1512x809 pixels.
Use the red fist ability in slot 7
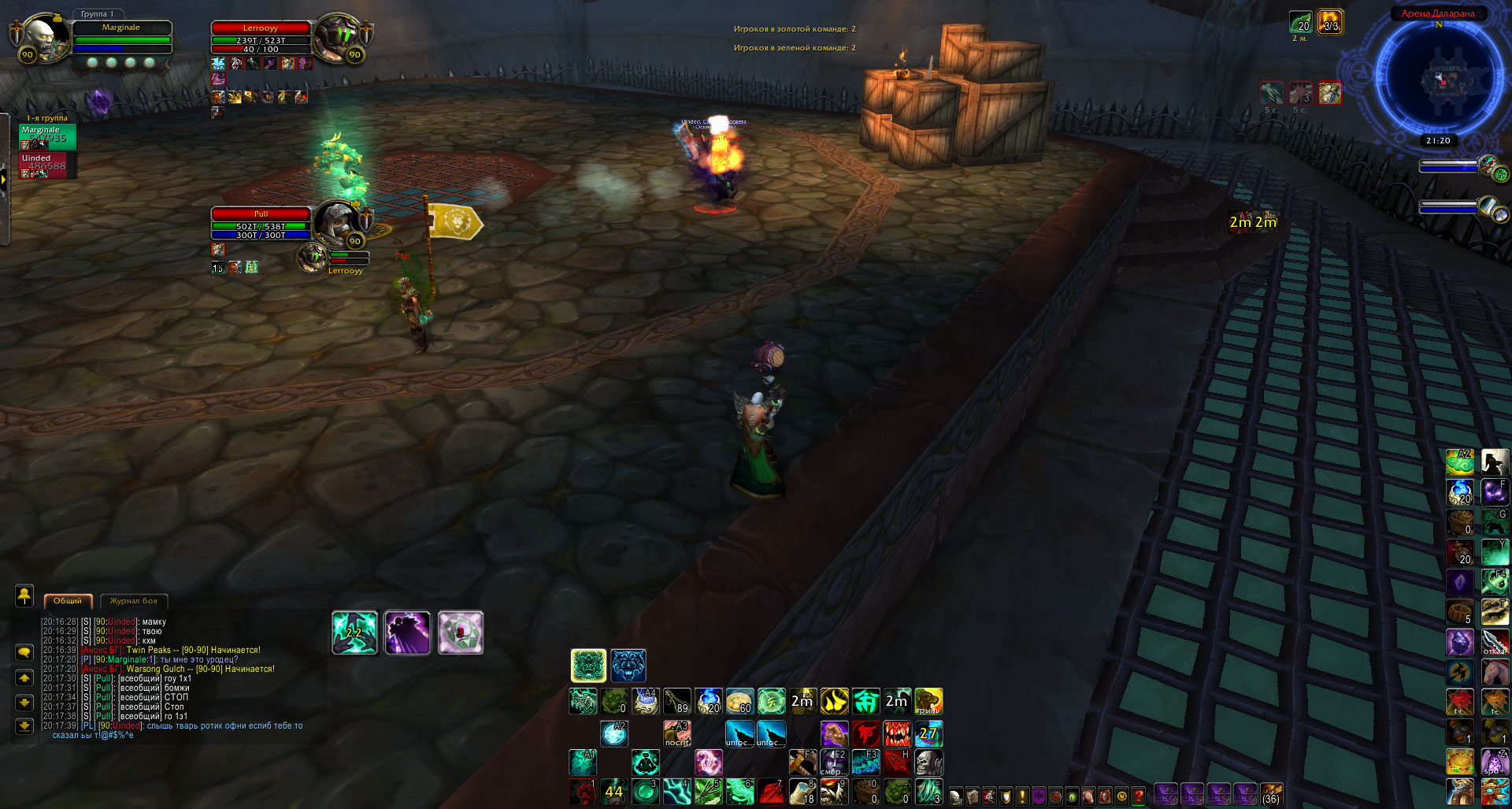(x=771, y=792)
